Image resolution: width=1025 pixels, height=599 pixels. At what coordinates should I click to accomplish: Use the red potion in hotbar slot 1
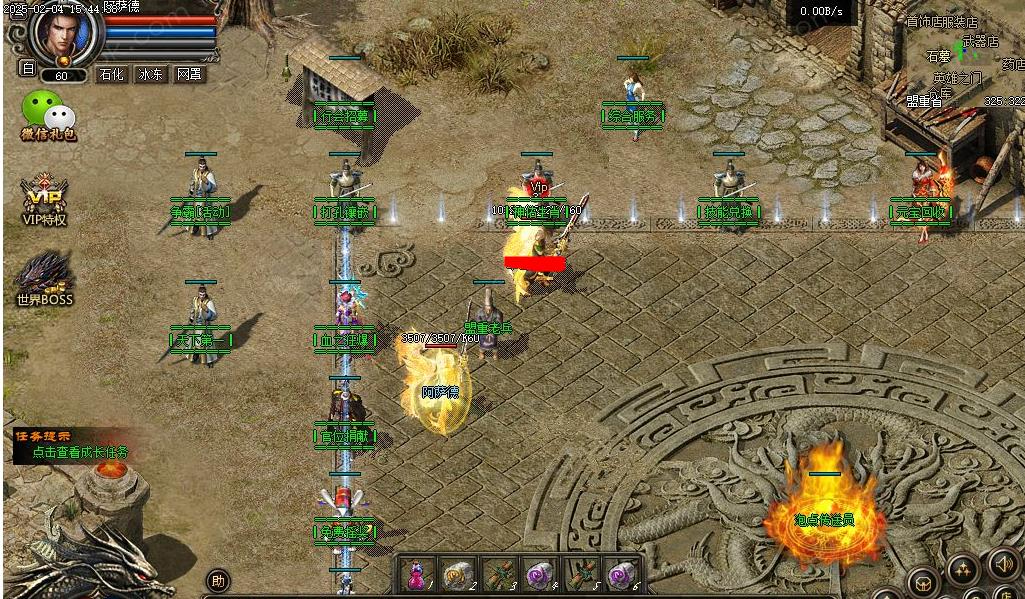point(415,575)
